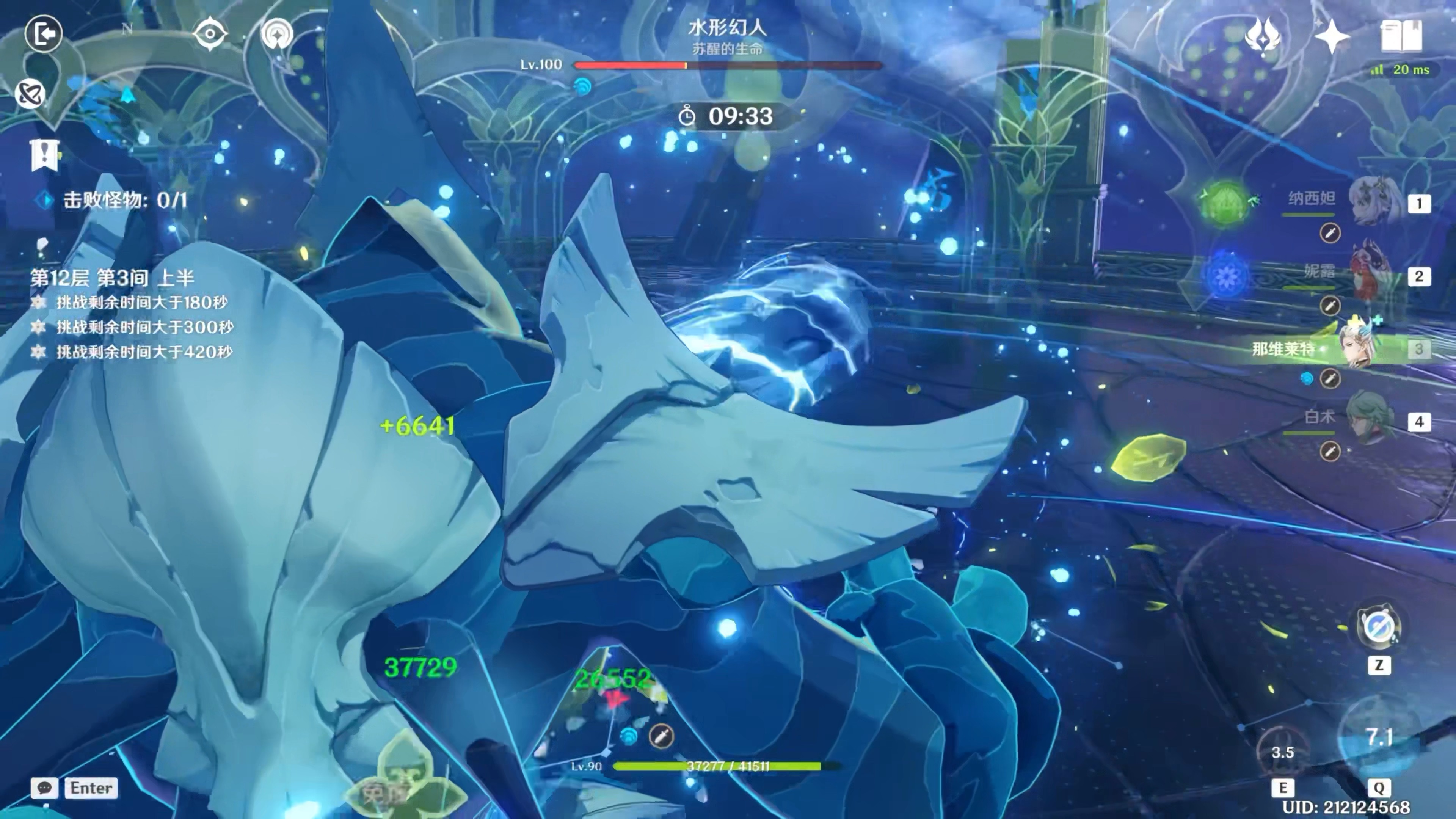Viewport: 1456px width, 819px height.
Task: Open the elemental sight eye icon
Action: 210,34
